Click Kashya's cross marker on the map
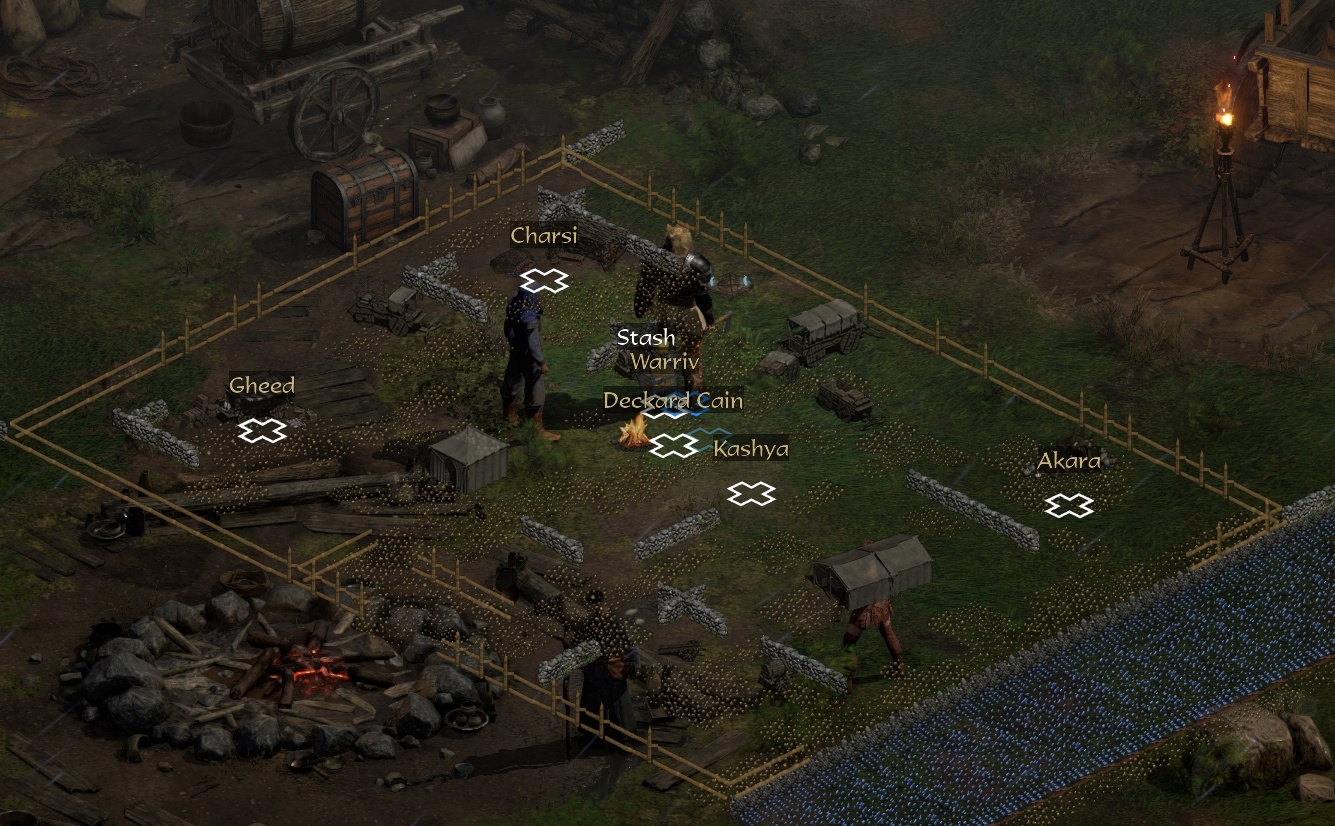This screenshot has height=826, width=1335. pyautogui.click(x=751, y=493)
